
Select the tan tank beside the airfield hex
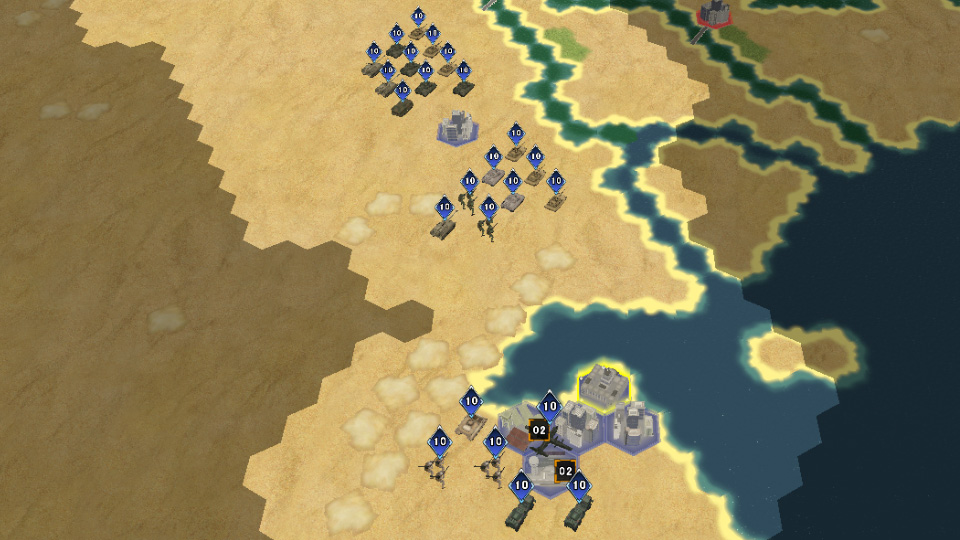coord(470,426)
